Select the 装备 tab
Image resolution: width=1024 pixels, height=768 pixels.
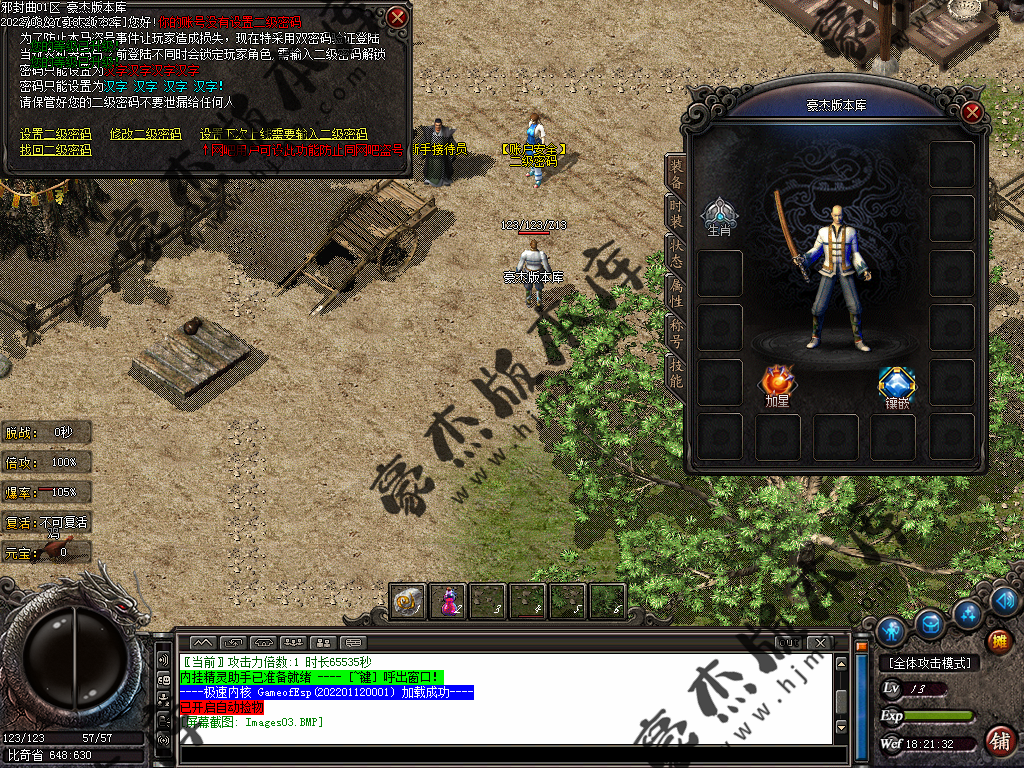click(x=676, y=173)
